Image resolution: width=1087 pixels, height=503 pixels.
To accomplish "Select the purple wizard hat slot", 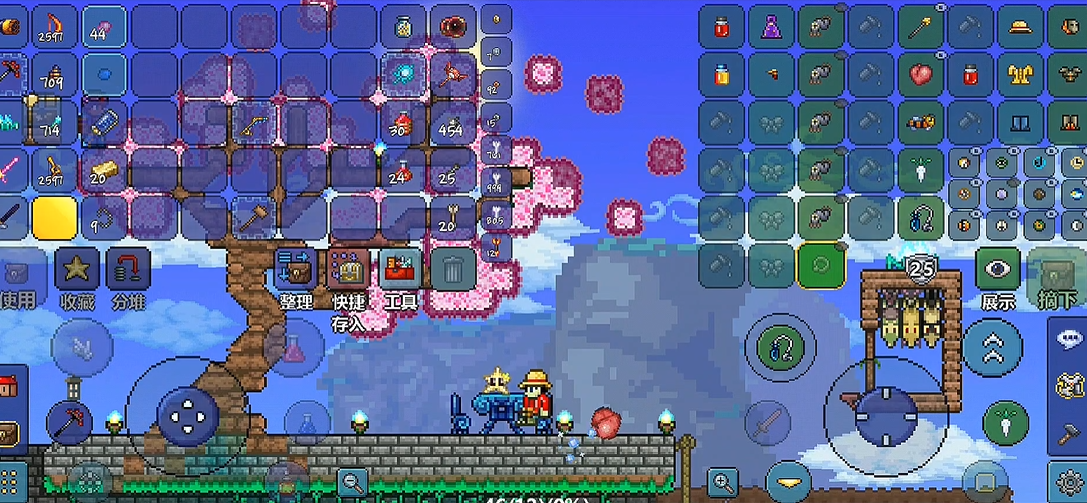I will 771,27.
